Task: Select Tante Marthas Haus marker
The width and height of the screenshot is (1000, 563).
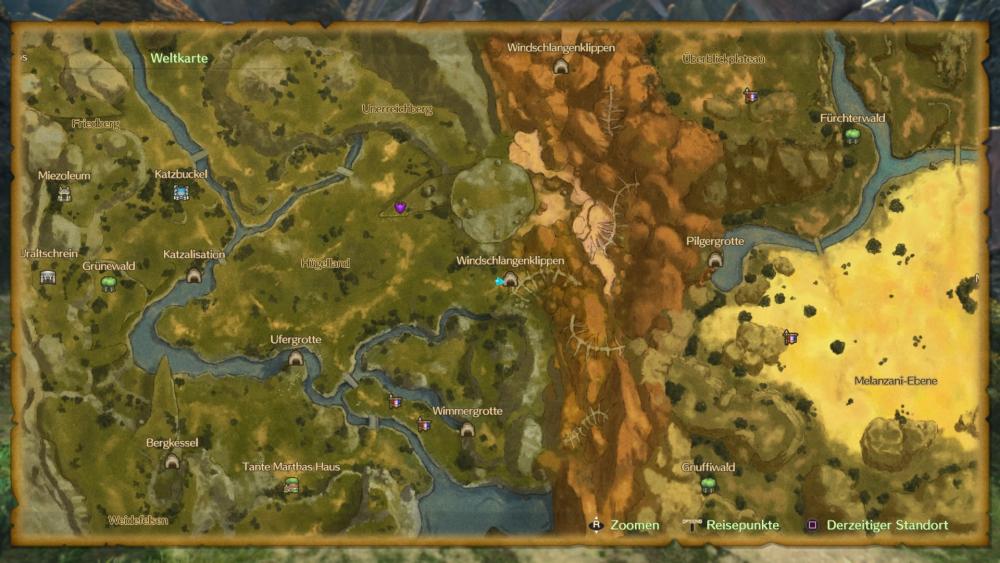Action: click(x=291, y=485)
